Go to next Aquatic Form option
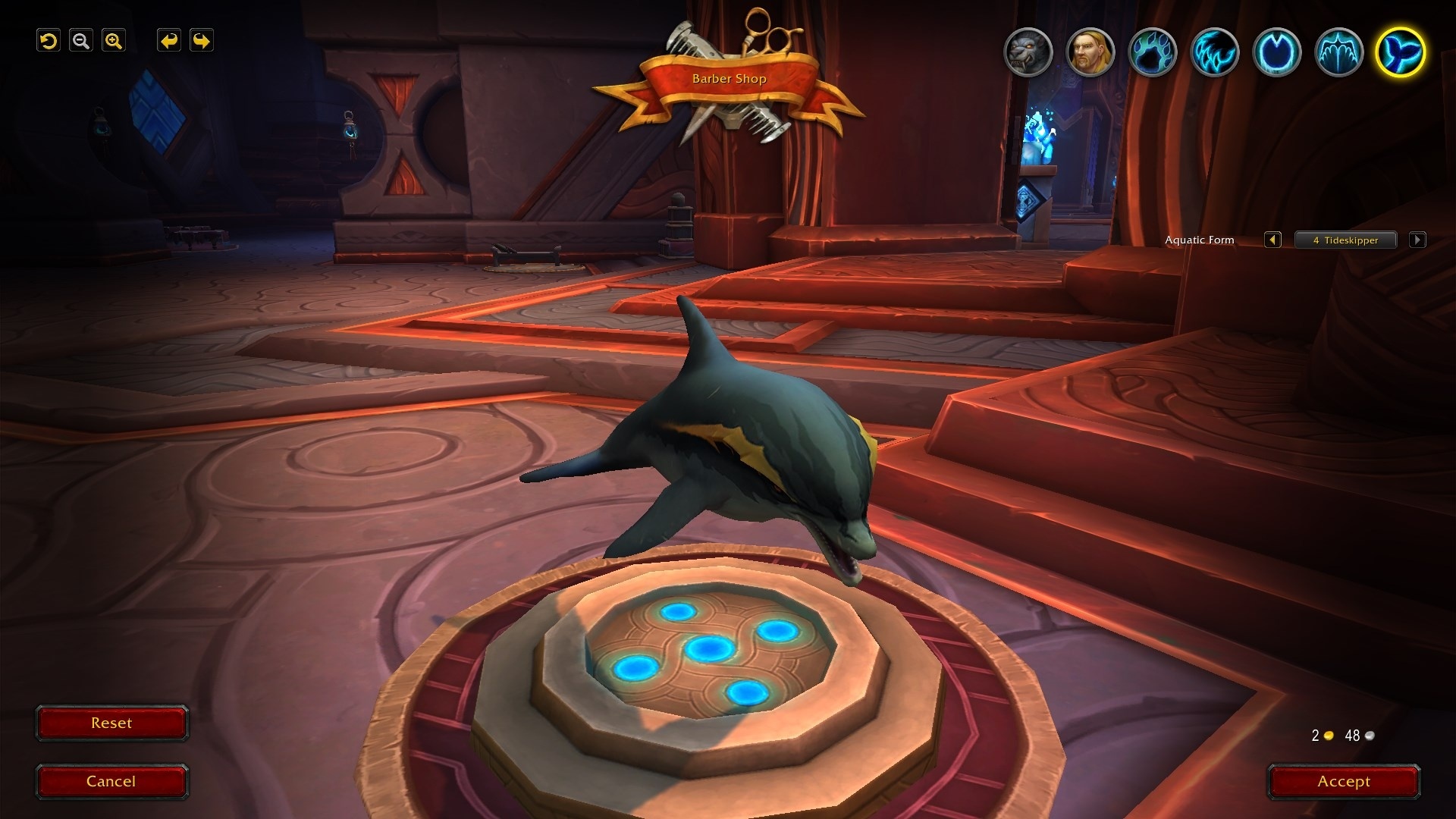This screenshot has width=1456, height=819. point(1417,240)
